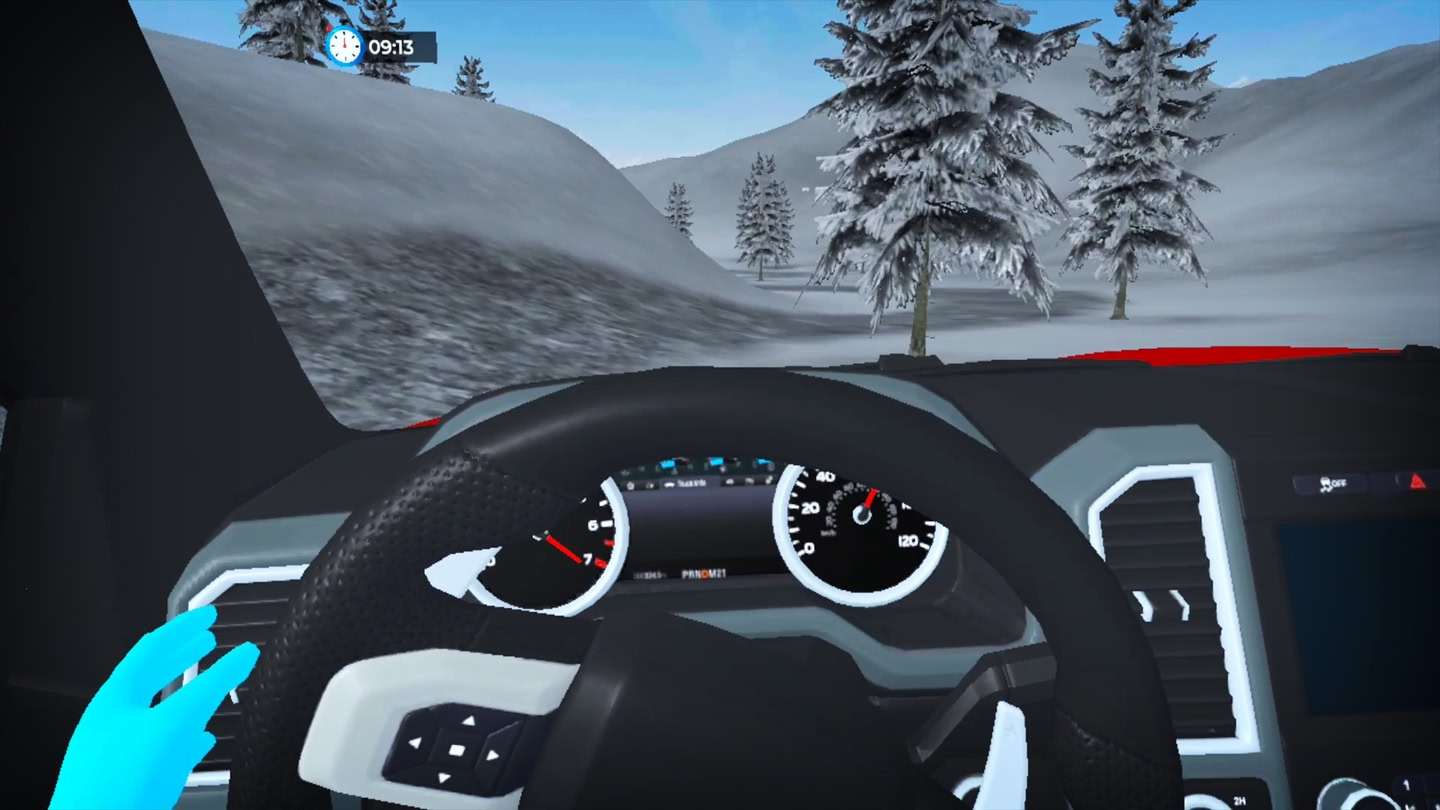Screen dimensions: 1440x810
Task: Click the steering wheel's down arrow button
Action: pyautogui.click(x=443, y=778)
